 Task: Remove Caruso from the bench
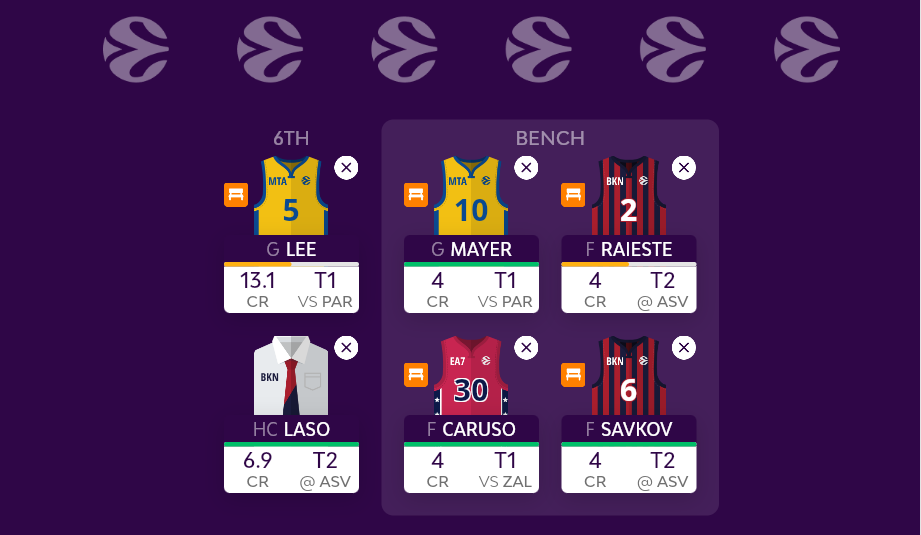[x=526, y=348]
